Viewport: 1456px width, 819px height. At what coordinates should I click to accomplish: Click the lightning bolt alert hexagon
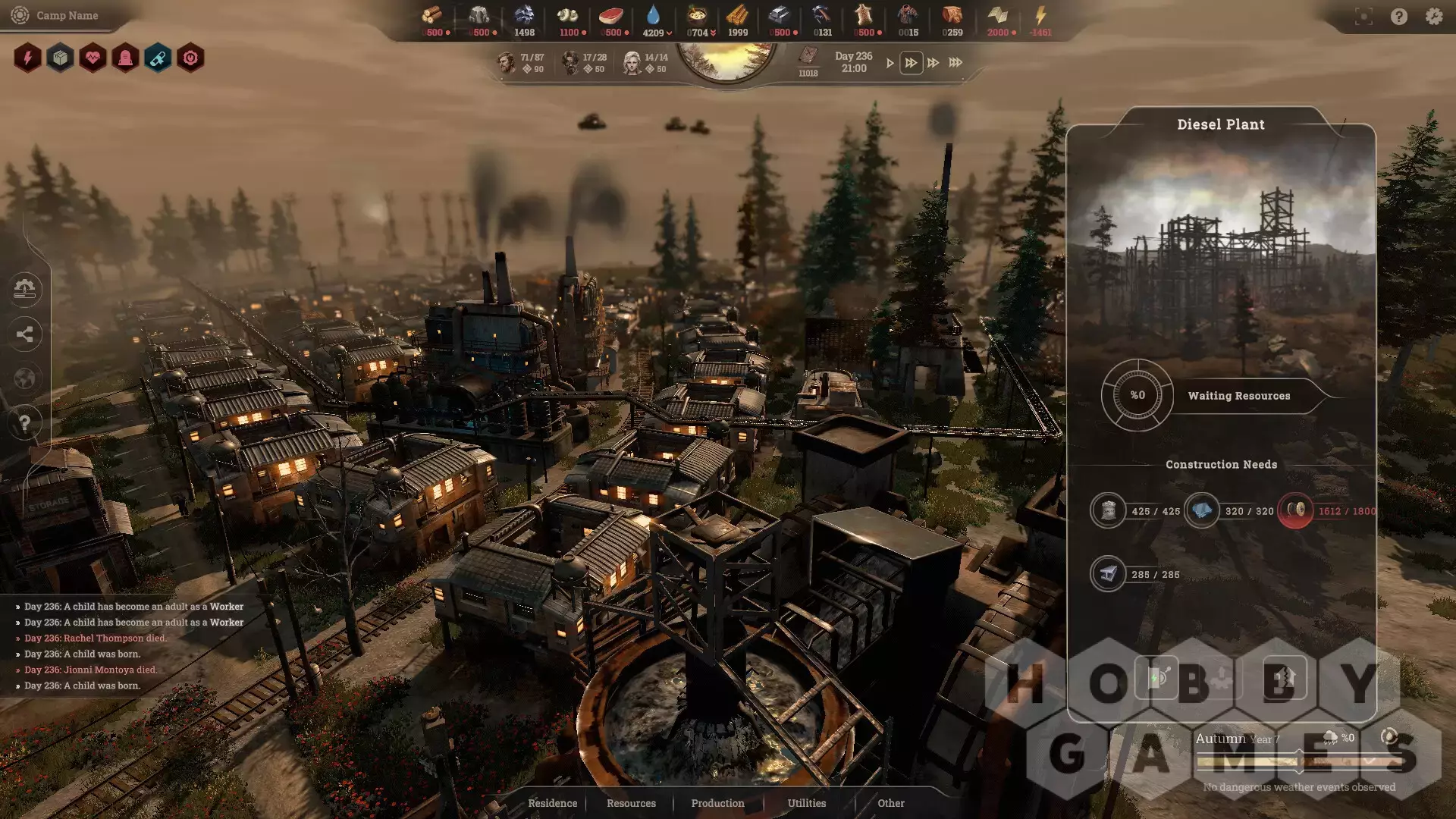(27, 58)
